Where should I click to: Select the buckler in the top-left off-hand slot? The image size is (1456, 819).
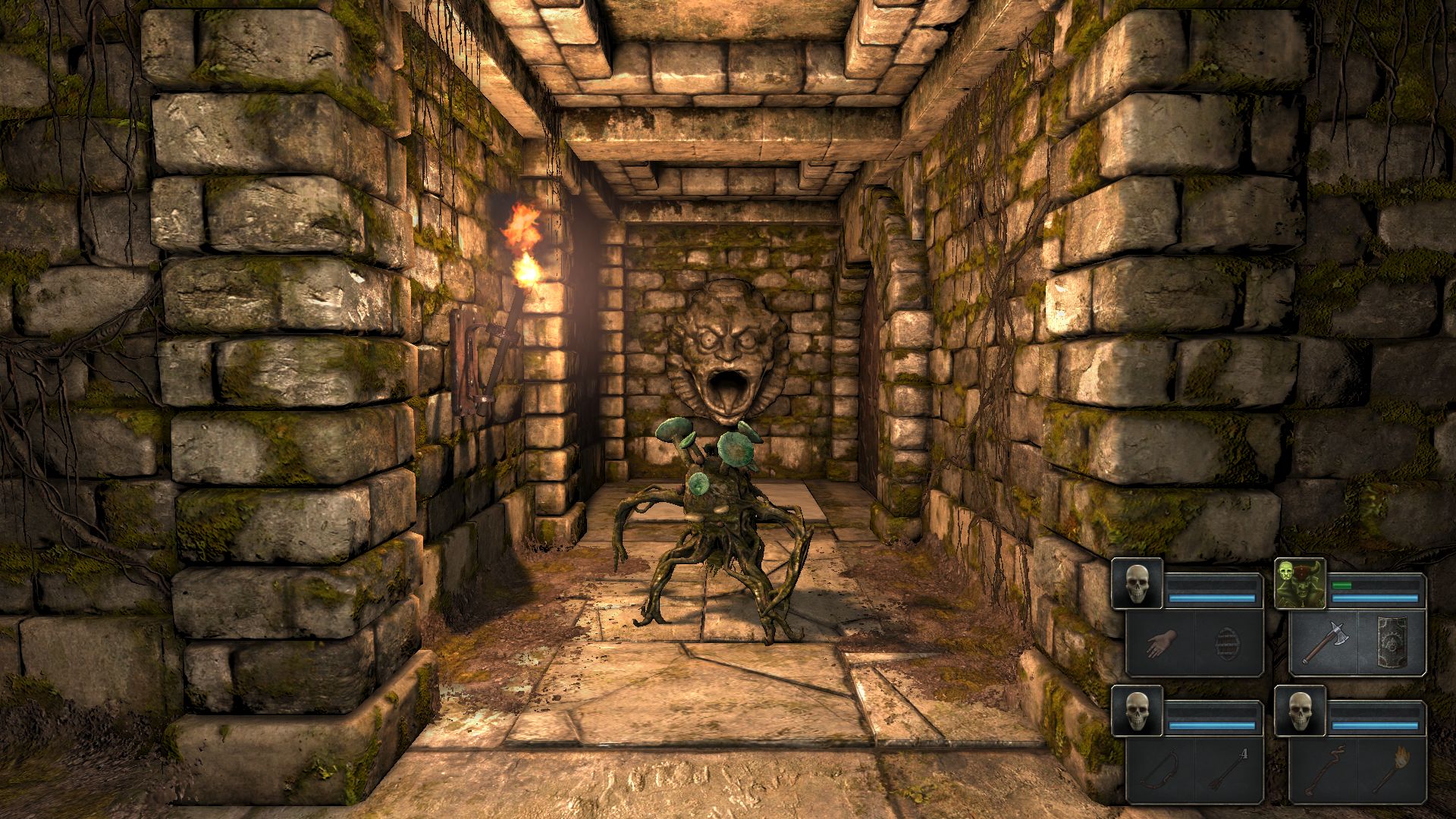coord(1227,642)
